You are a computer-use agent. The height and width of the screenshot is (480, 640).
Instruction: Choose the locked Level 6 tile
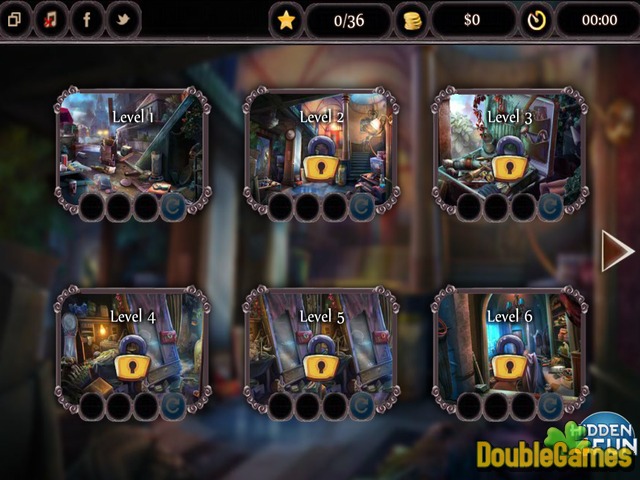coord(509,347)
